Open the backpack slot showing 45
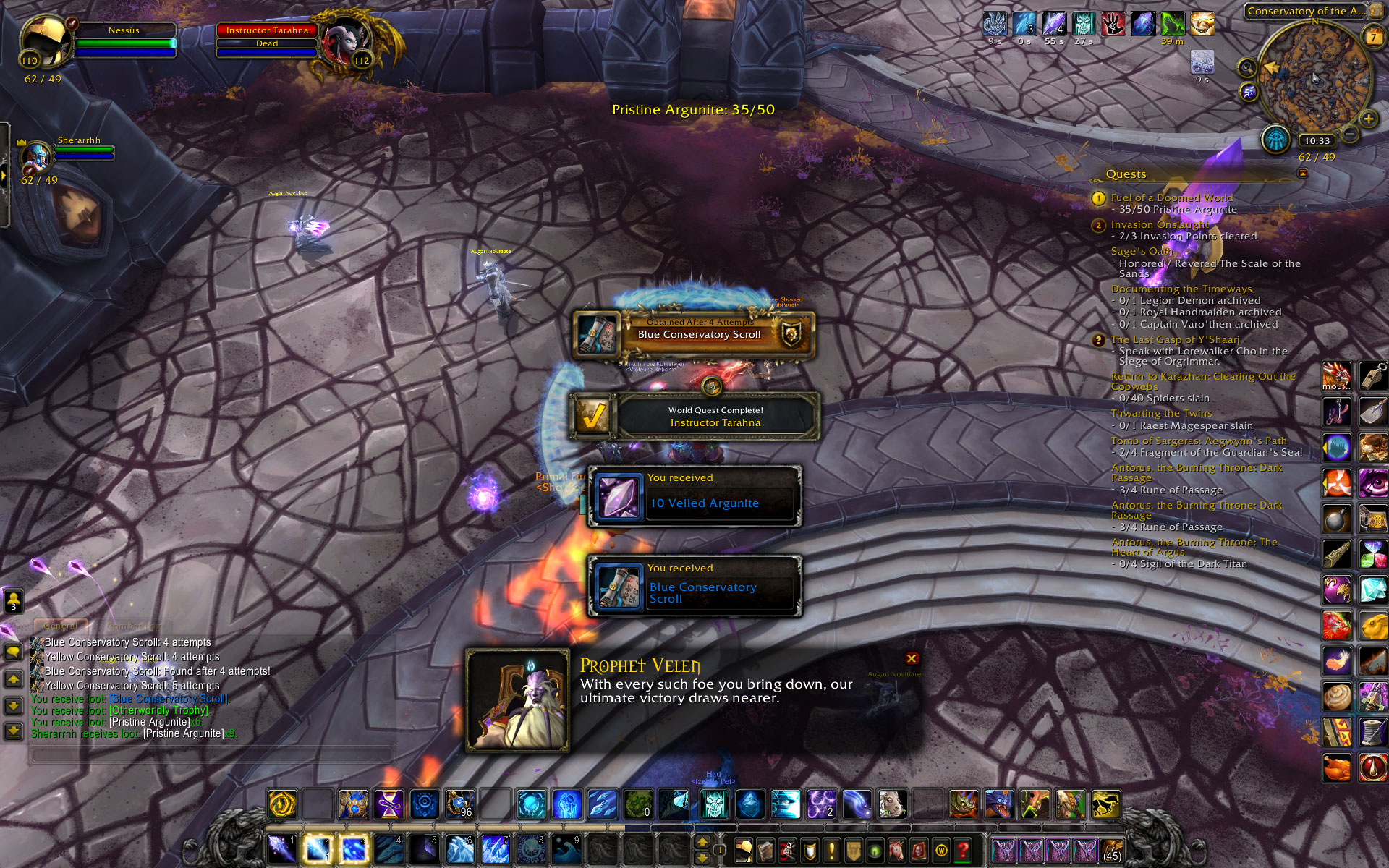The image size is (1389, 868). pos(1112,850)
